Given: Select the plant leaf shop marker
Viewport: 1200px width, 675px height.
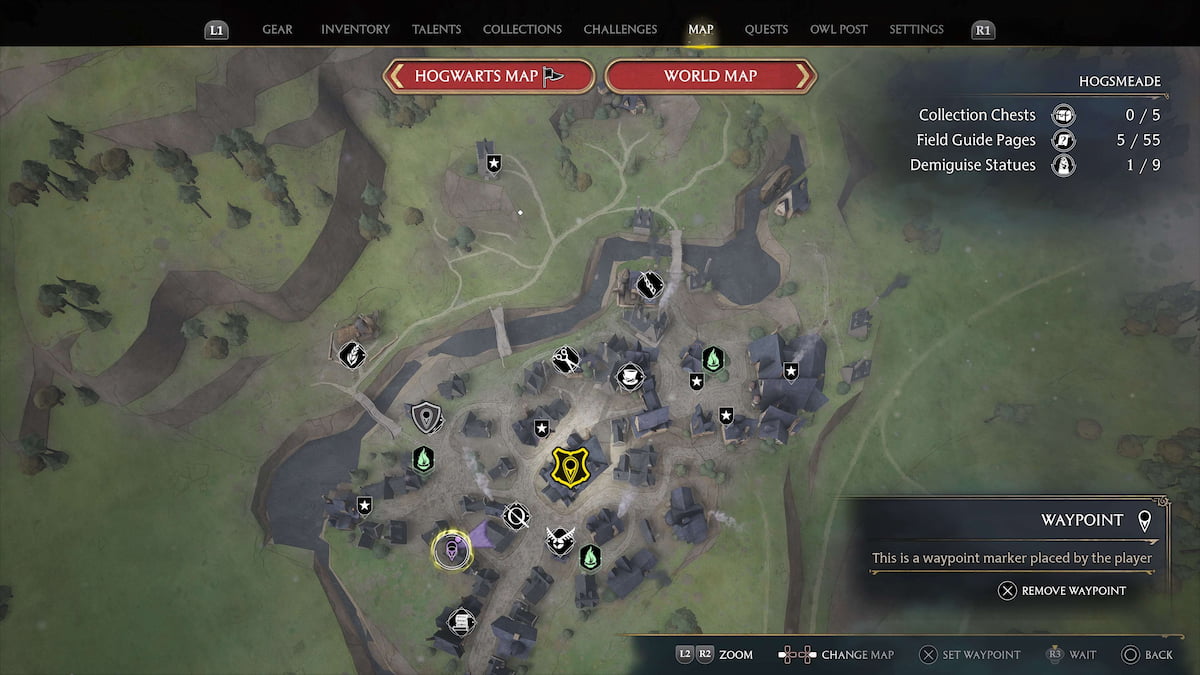Looking at the screenshot, I should tap(351, 354).
